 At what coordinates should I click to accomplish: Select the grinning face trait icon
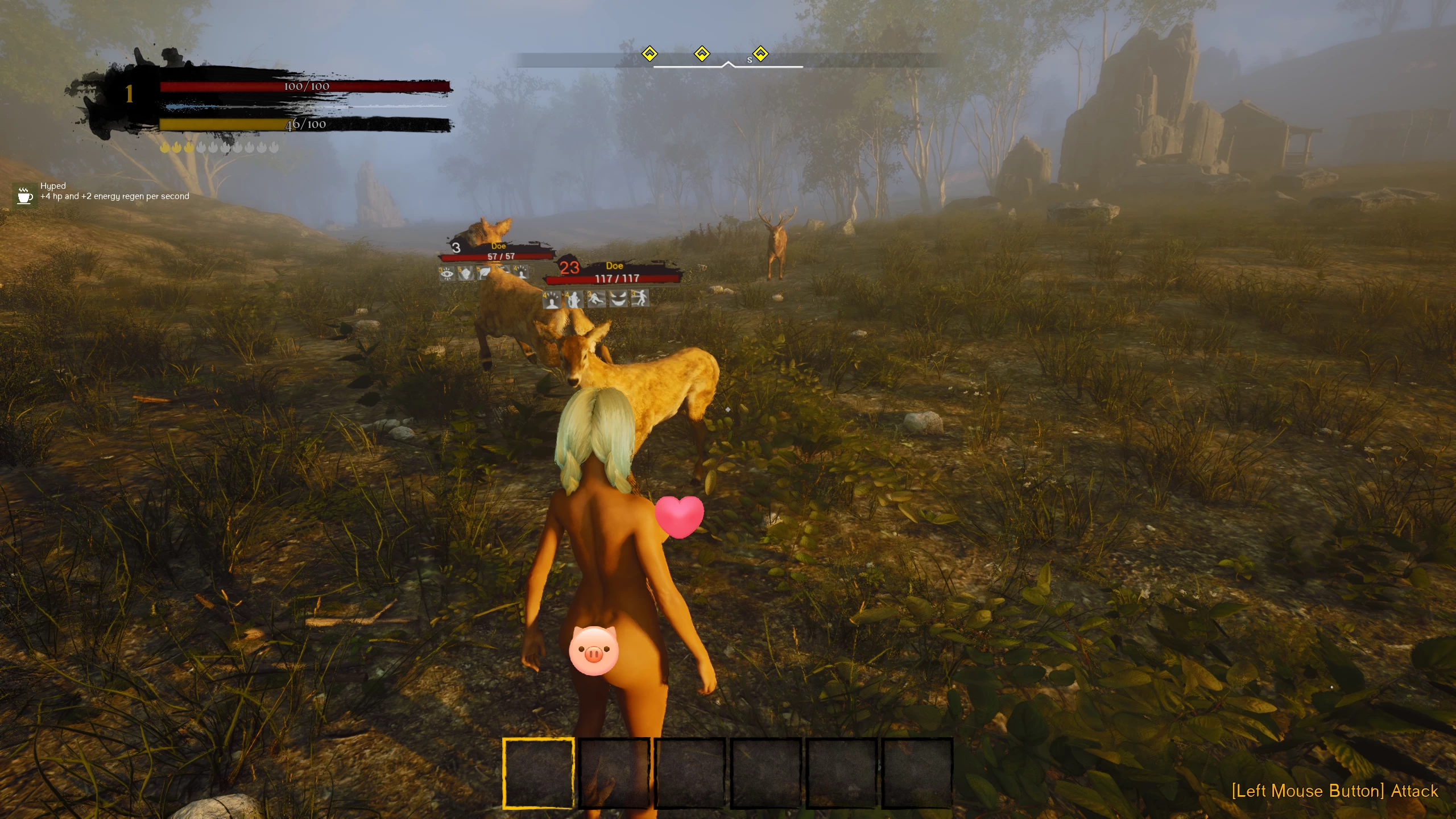618,299
